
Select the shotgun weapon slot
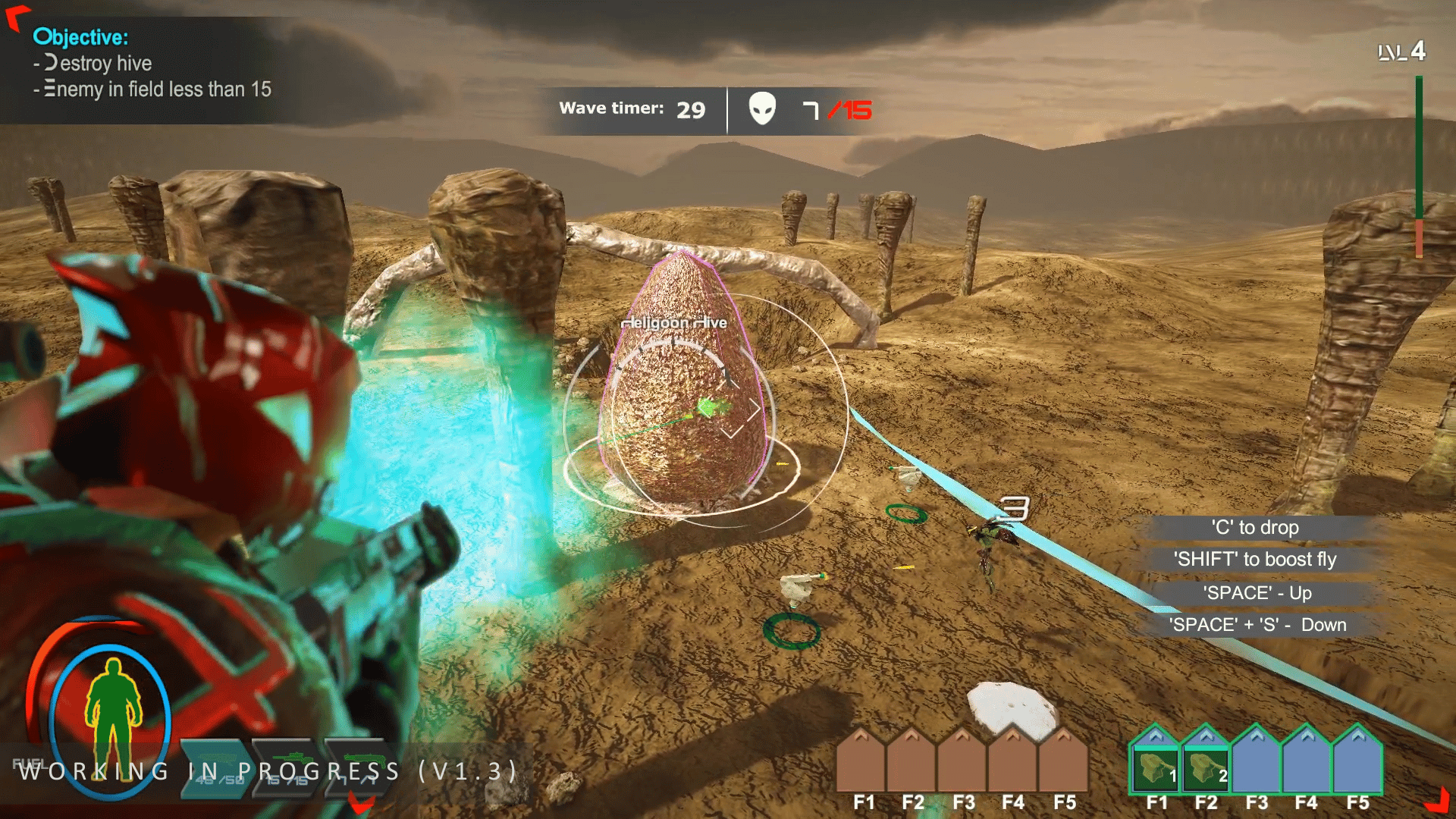pos(359,769)
